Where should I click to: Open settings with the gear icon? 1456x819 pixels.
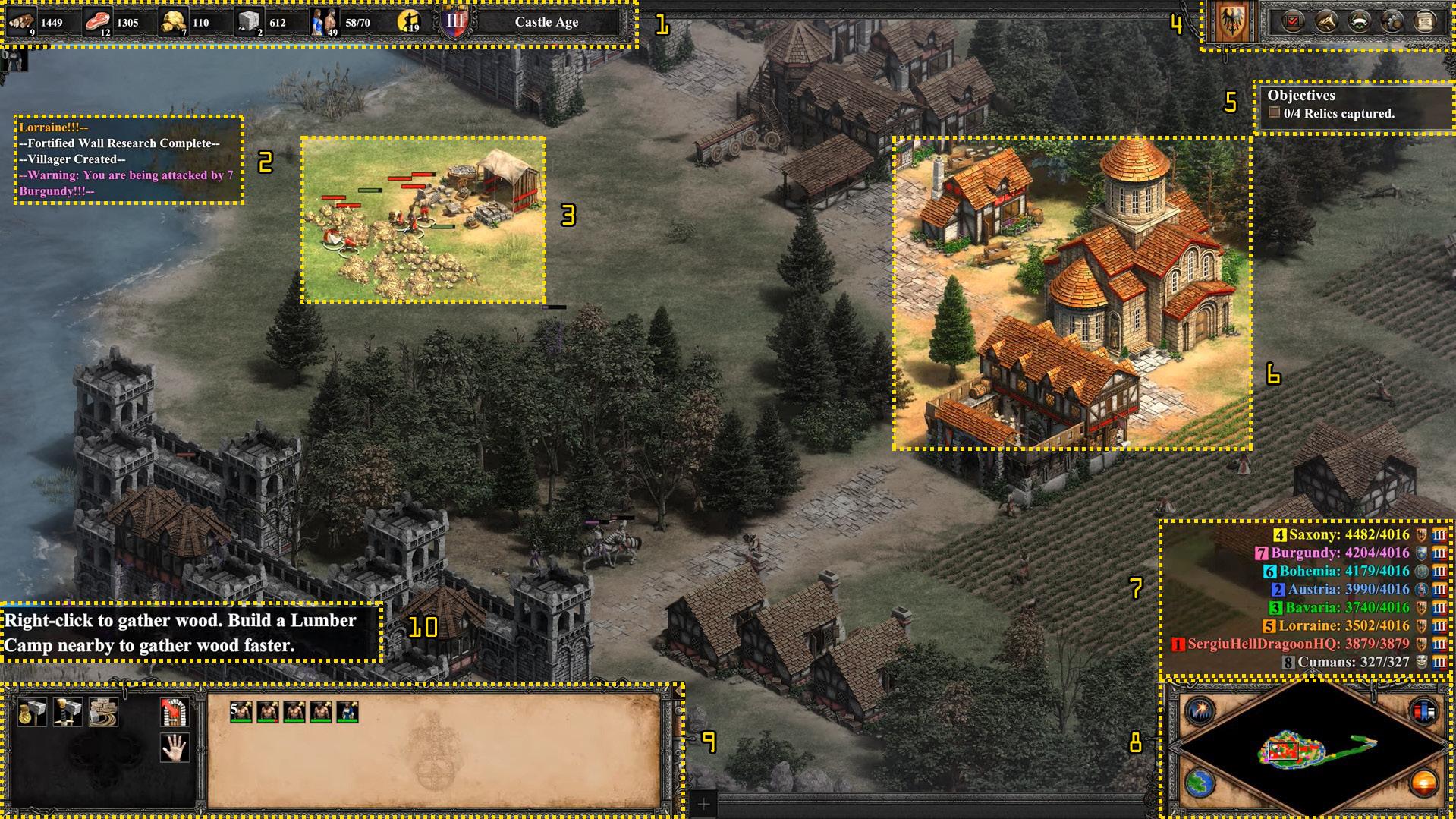click(x=1392, y=21)
